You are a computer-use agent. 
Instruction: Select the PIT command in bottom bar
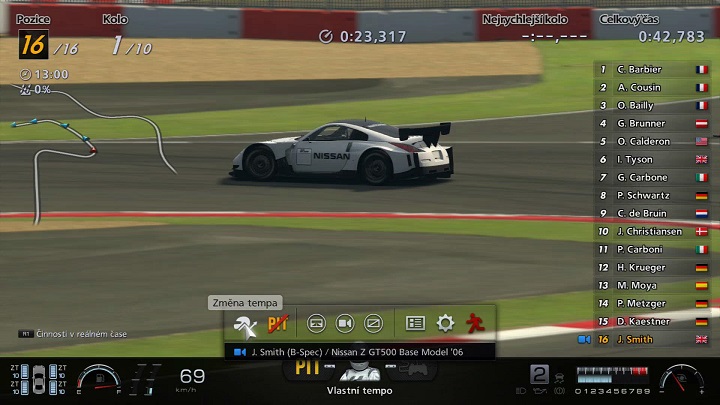click(x=306, y=369)
